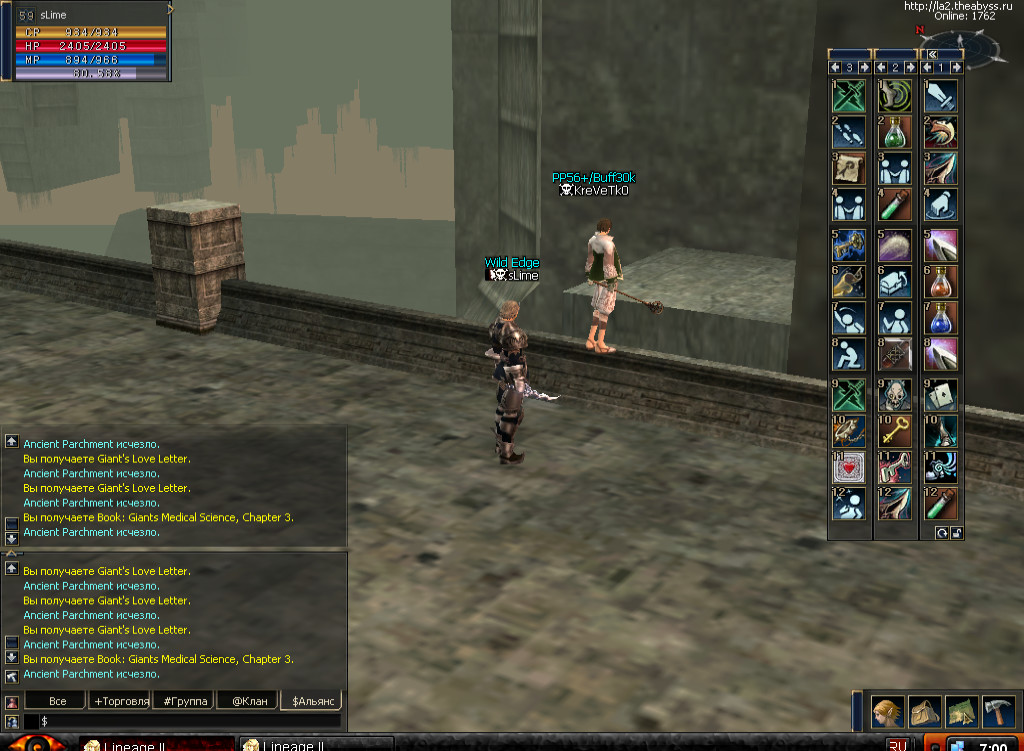
Task: Use the gold key hotbar item
Action: [895, 430]
